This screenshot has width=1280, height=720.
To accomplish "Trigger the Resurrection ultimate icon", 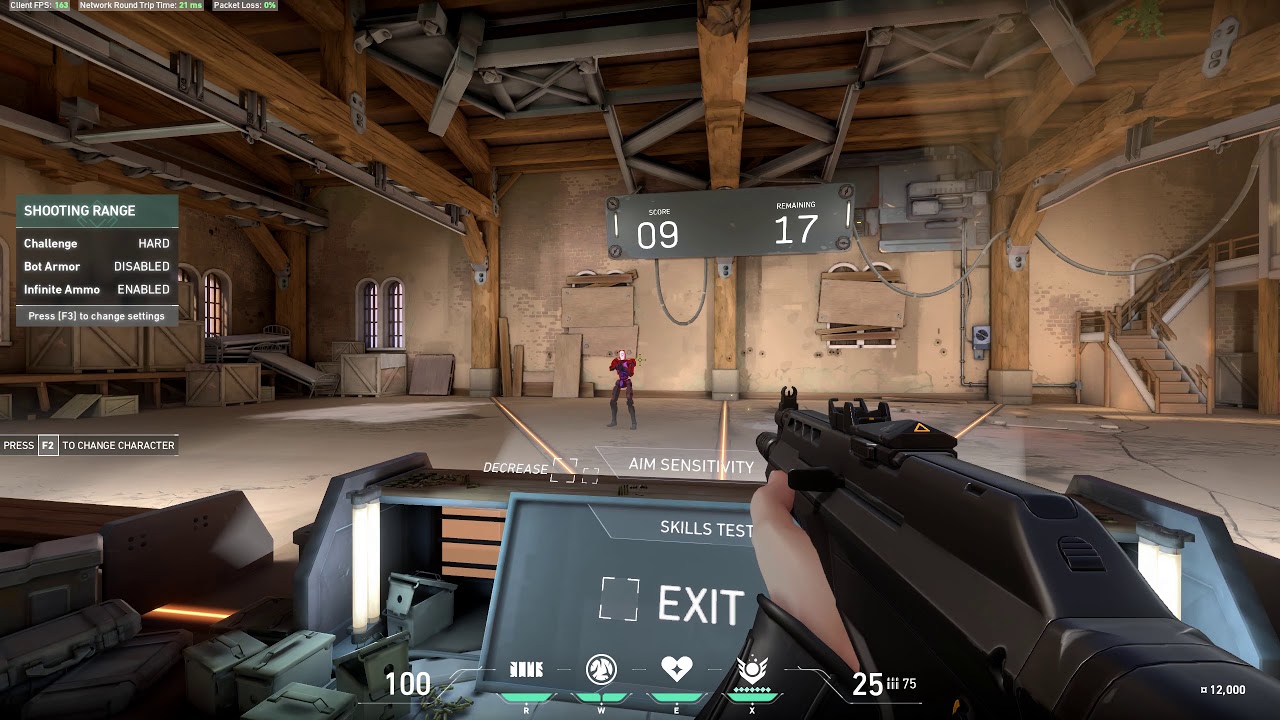I will click(x=751, y=669).
